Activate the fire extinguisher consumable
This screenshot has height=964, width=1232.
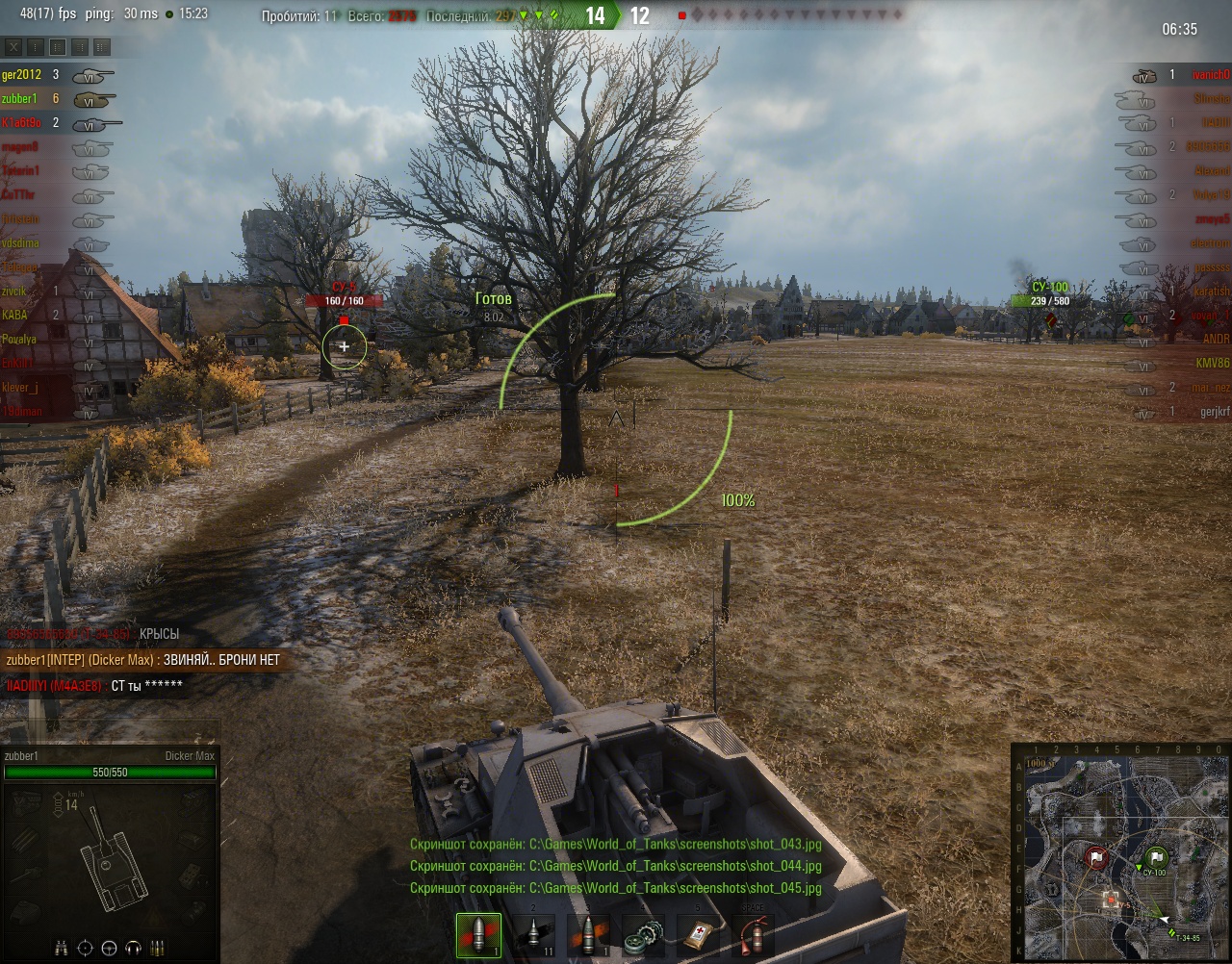click(752, 935)
